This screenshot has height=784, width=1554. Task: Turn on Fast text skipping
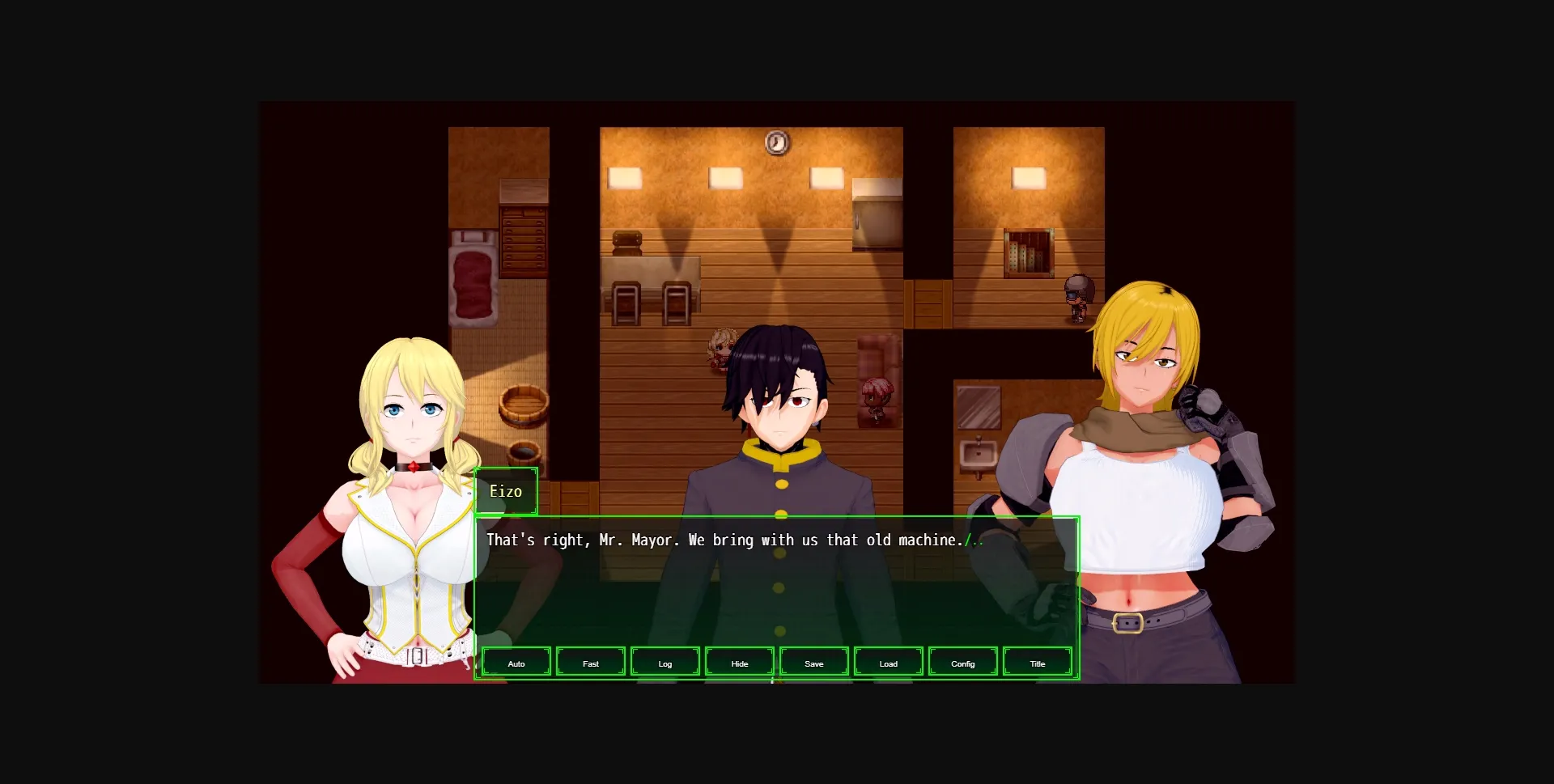[x=590, y=662]
